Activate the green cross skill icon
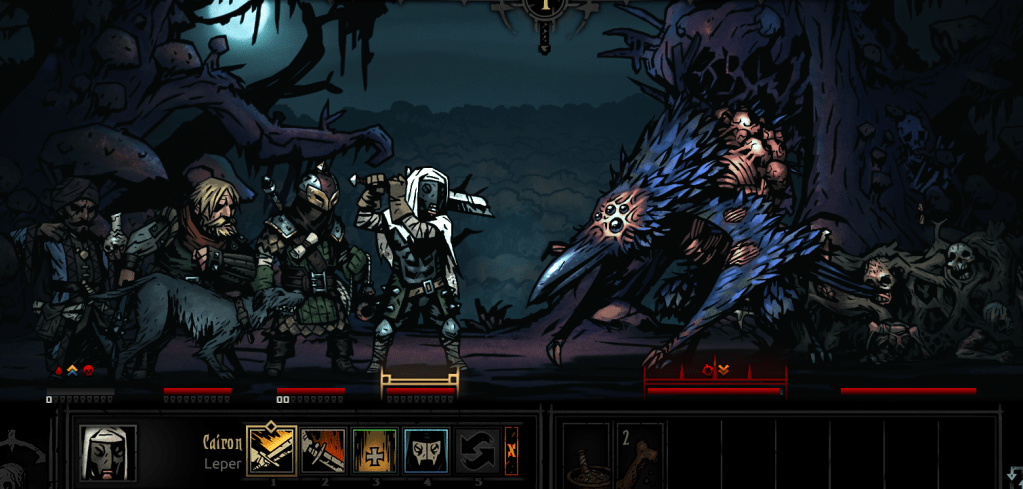 point(376,450)
